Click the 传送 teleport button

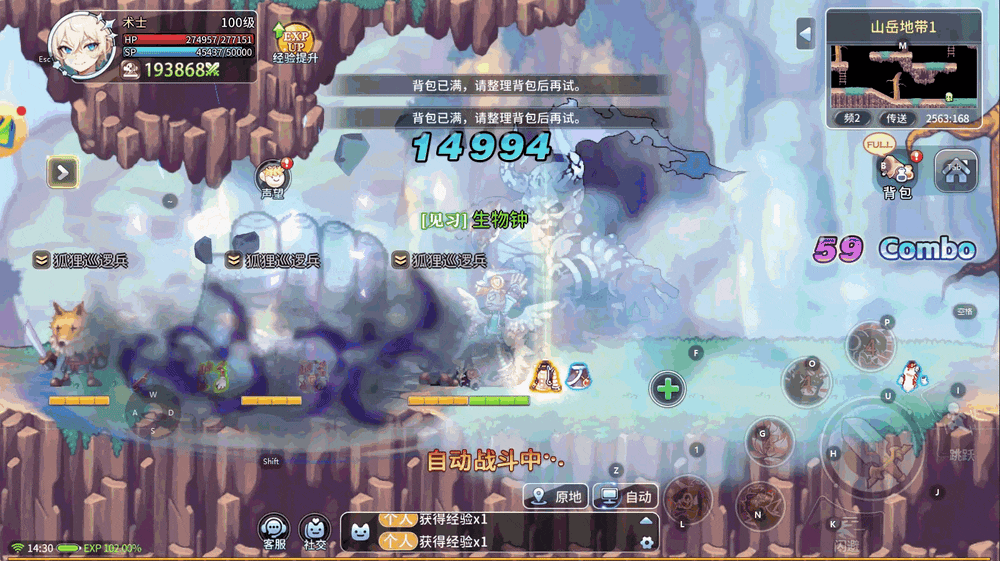coord(896,118)
